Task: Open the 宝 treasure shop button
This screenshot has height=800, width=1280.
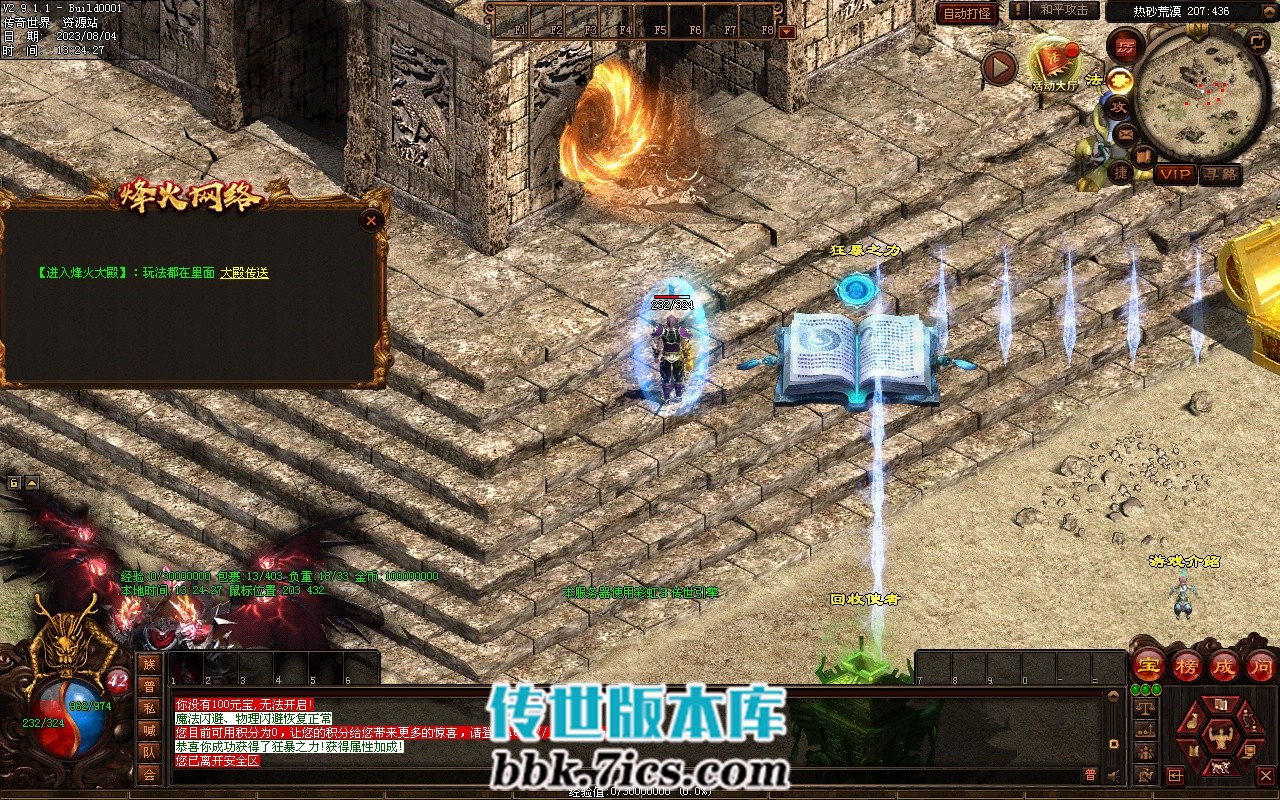Action: (1149, 665)
